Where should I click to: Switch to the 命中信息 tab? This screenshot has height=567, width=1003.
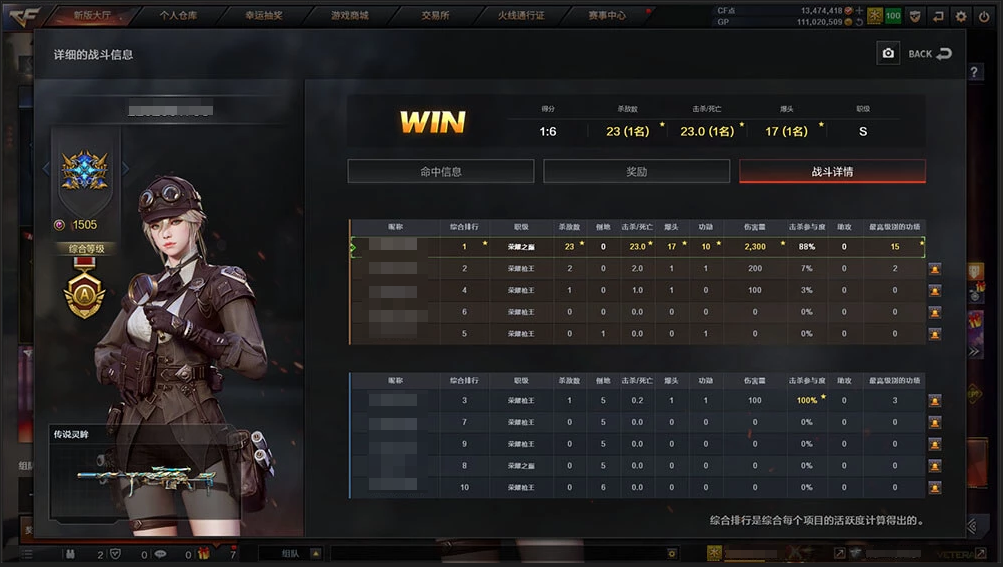click(441, 171)
